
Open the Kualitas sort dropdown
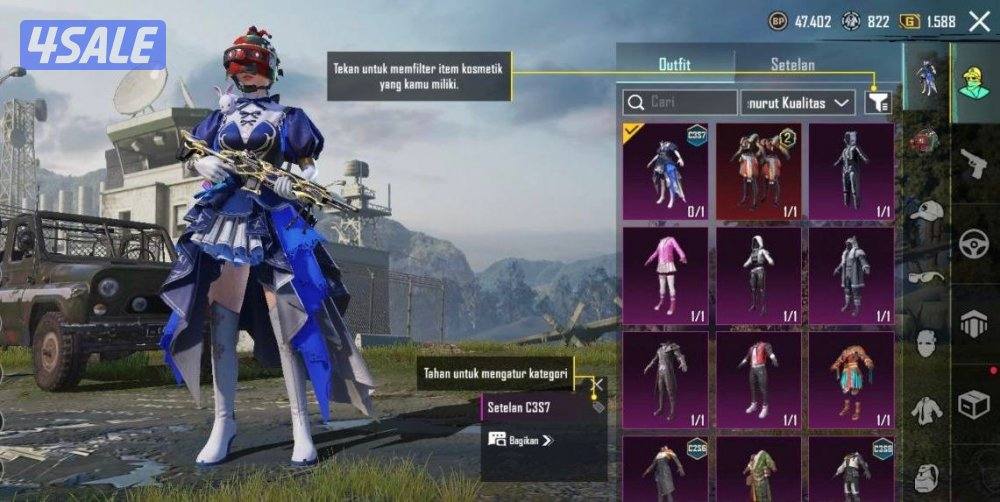coord(797,102)
